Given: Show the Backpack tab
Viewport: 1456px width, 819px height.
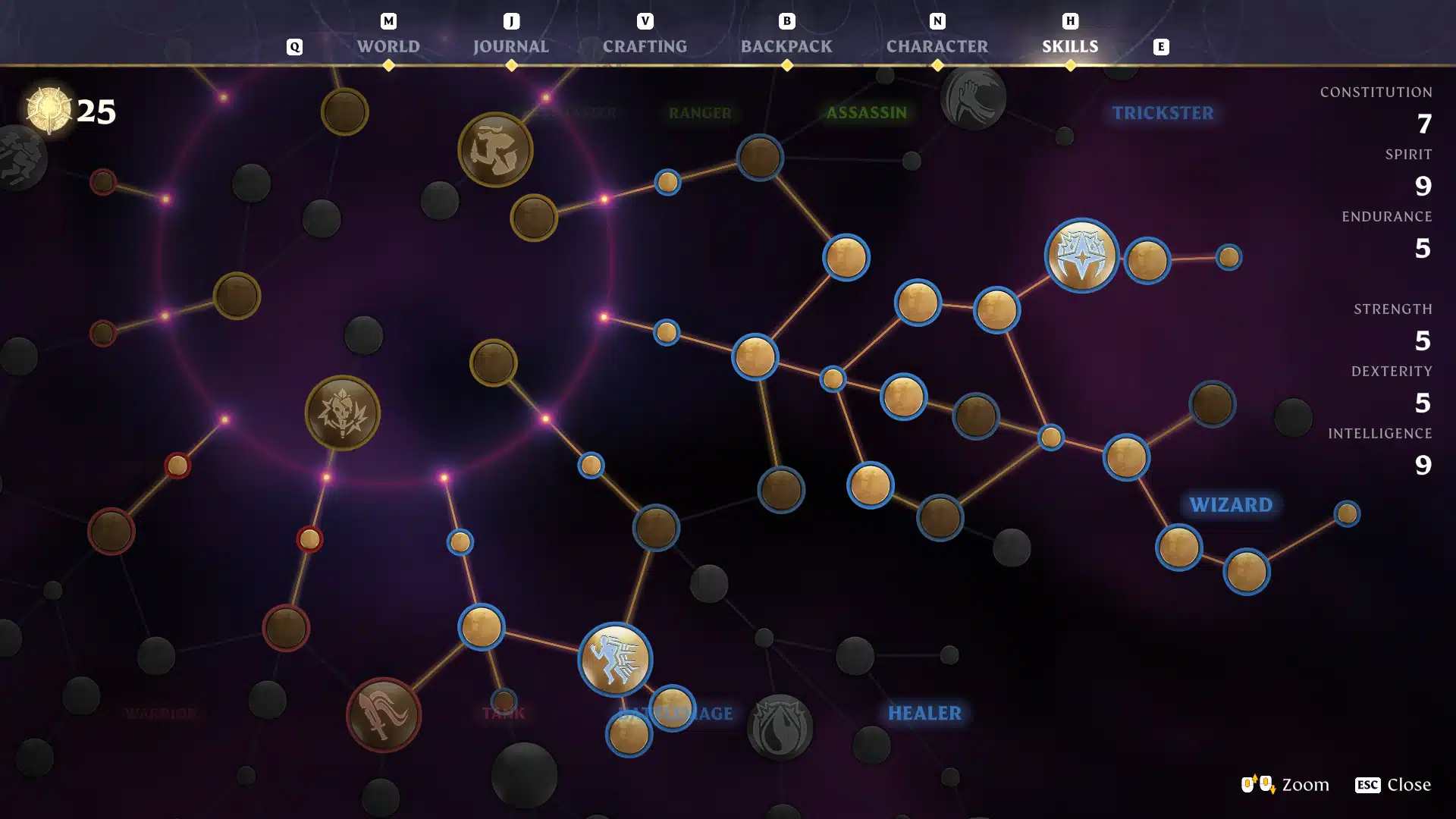Looking at the screenshot, I should pyautogui.click(x=786, y=46).
